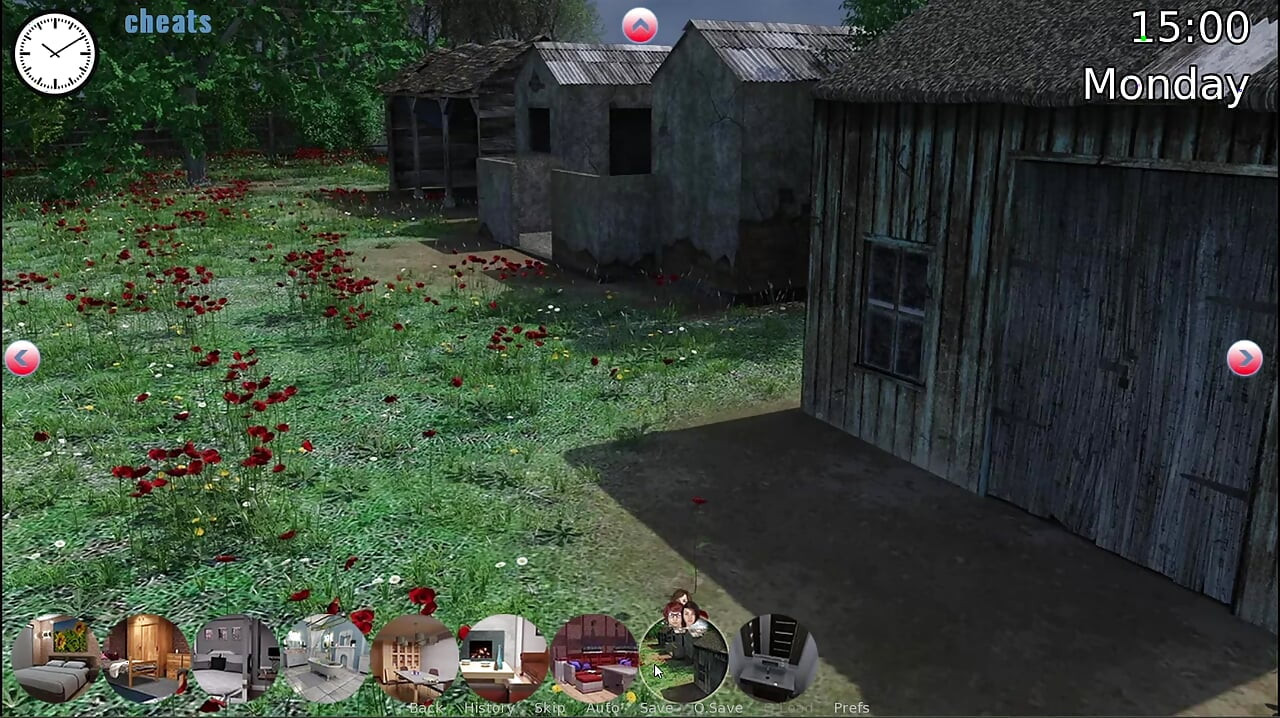
Task: Quick save with Q.Save
Action: [x=718, y=708]
